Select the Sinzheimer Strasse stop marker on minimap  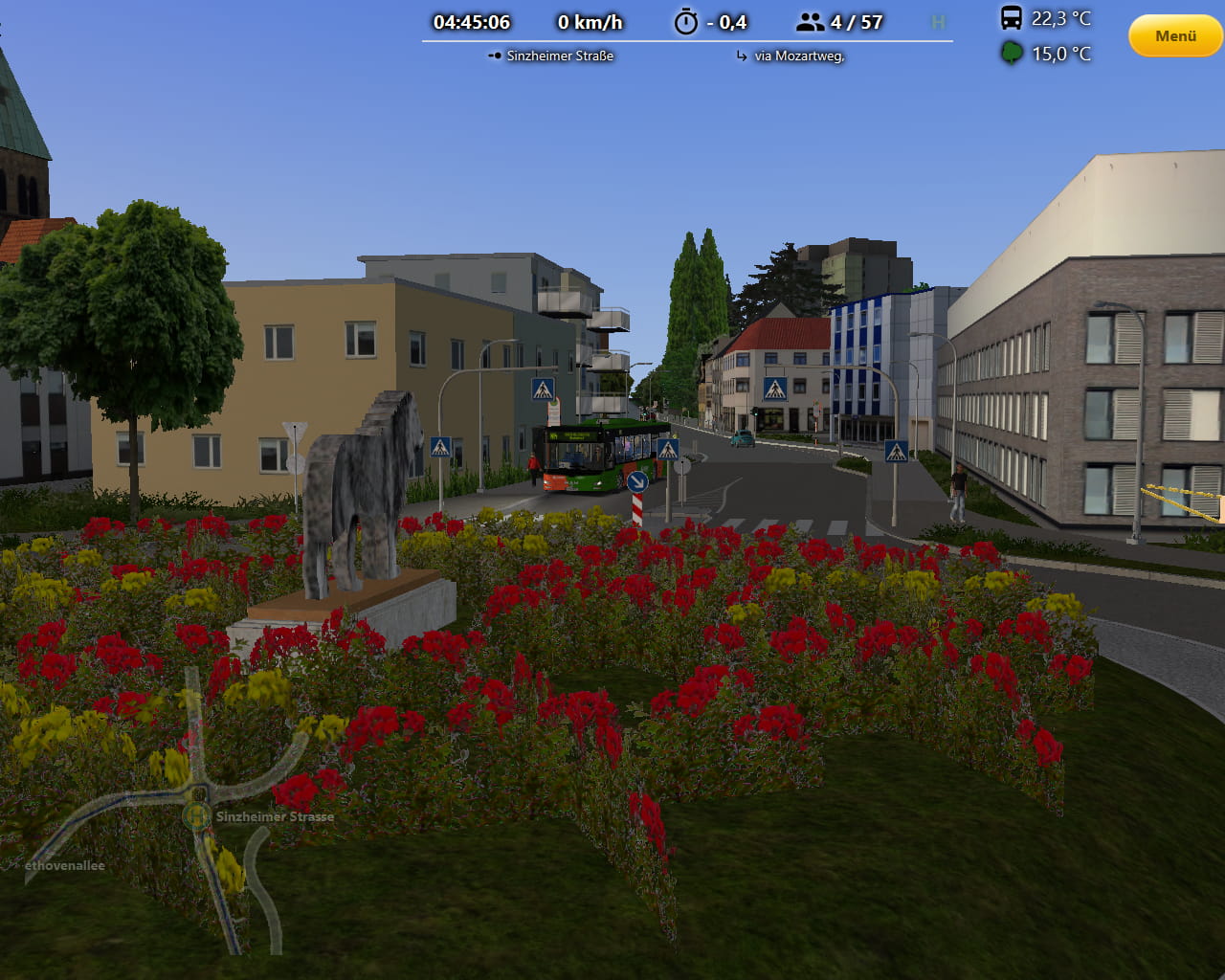[197, 816]
